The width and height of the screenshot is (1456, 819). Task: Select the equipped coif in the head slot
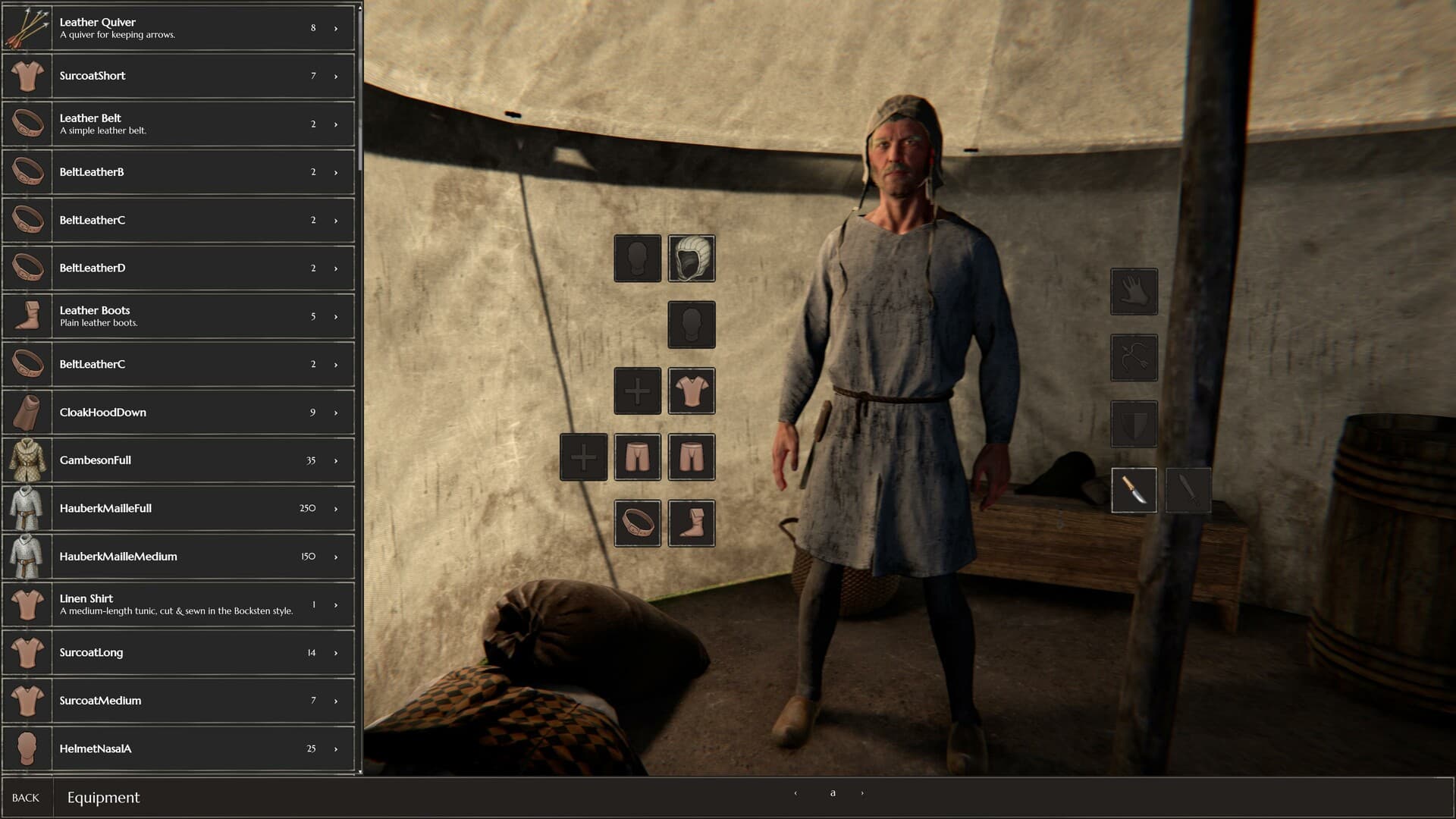pos(691,258)
